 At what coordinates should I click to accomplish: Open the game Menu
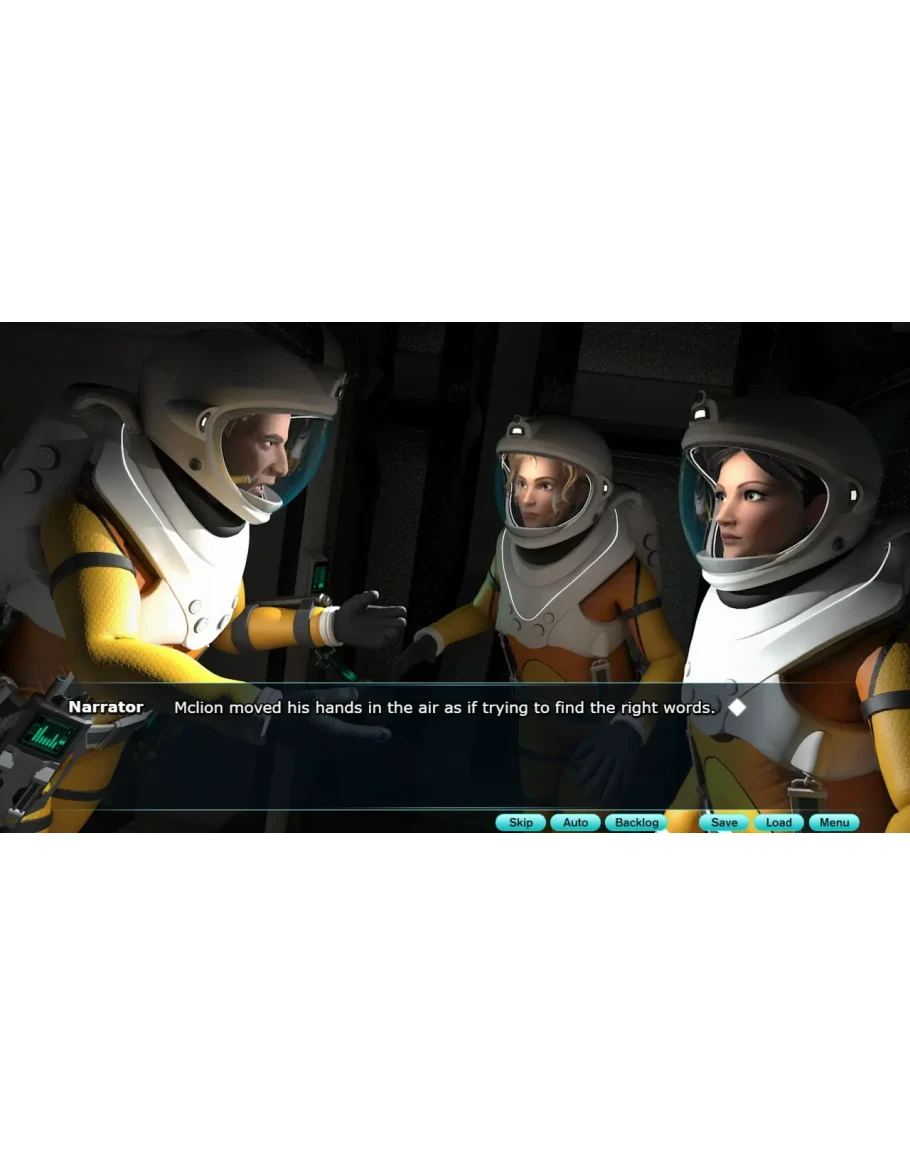(x=834, y=823)
